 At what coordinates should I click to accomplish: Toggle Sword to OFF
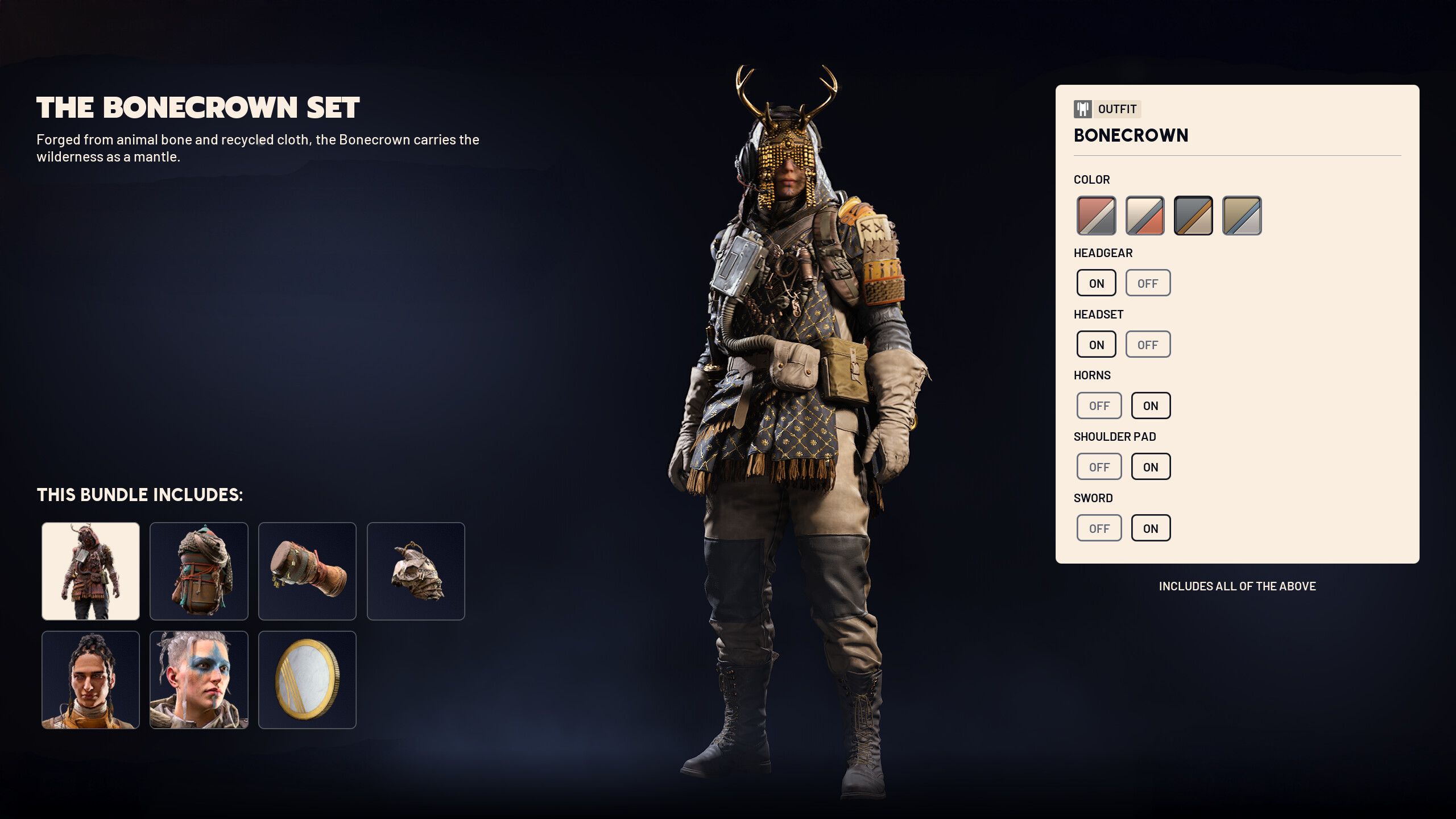(1099, 528)
